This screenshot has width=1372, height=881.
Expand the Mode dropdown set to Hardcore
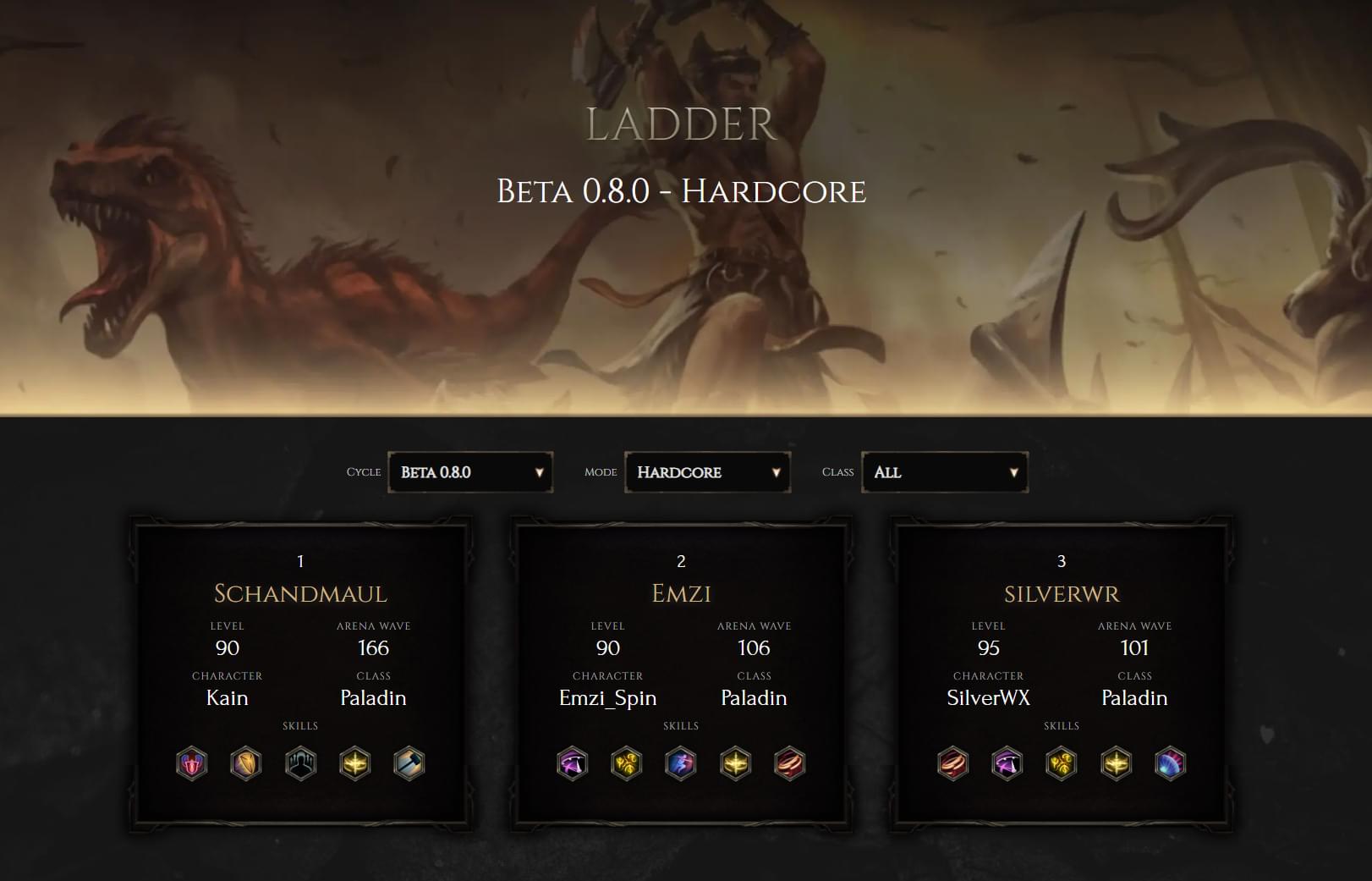point(707,472)
